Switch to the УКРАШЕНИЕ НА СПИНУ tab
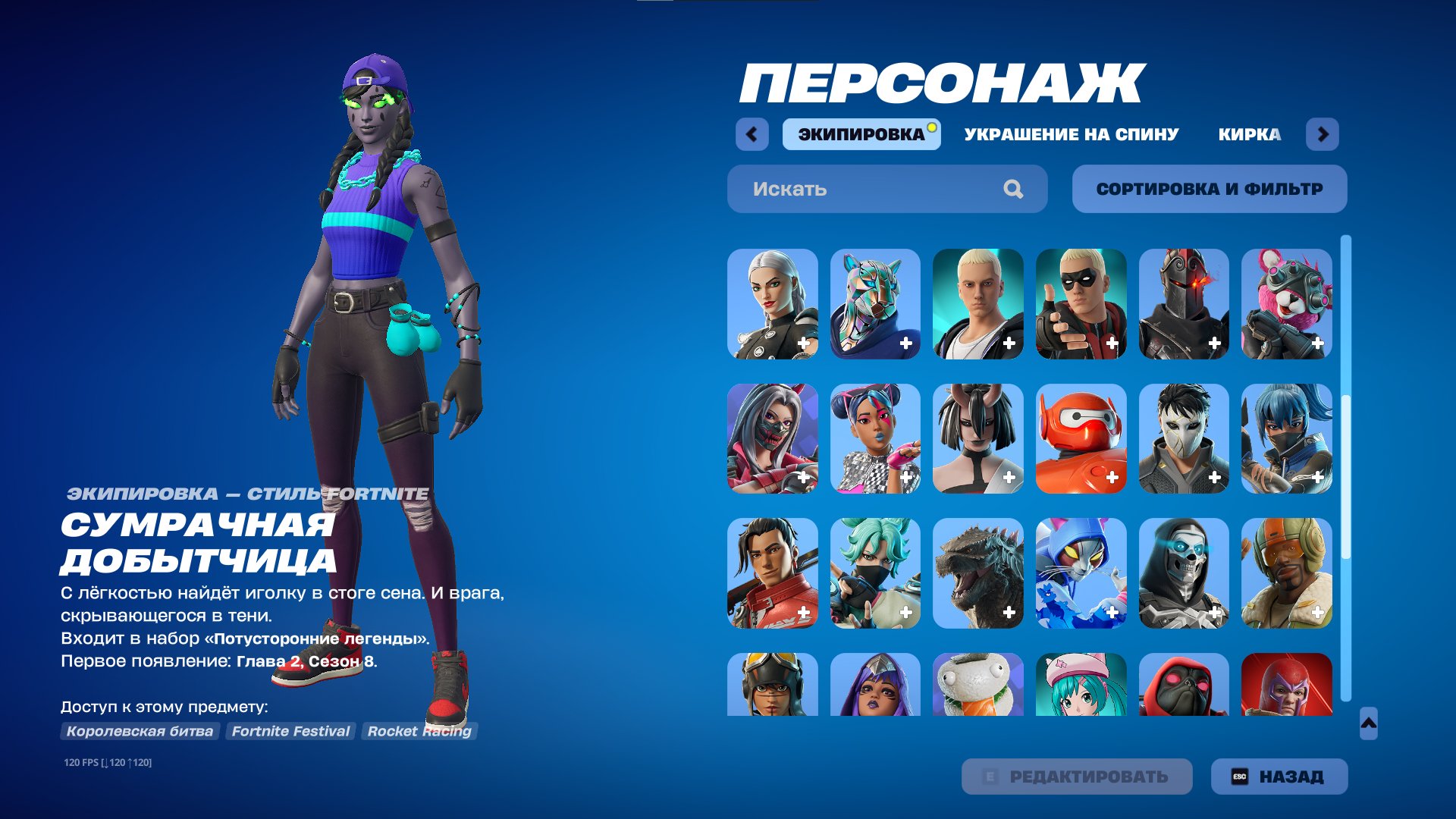 pyautogui.click(x=1070, y=135)
